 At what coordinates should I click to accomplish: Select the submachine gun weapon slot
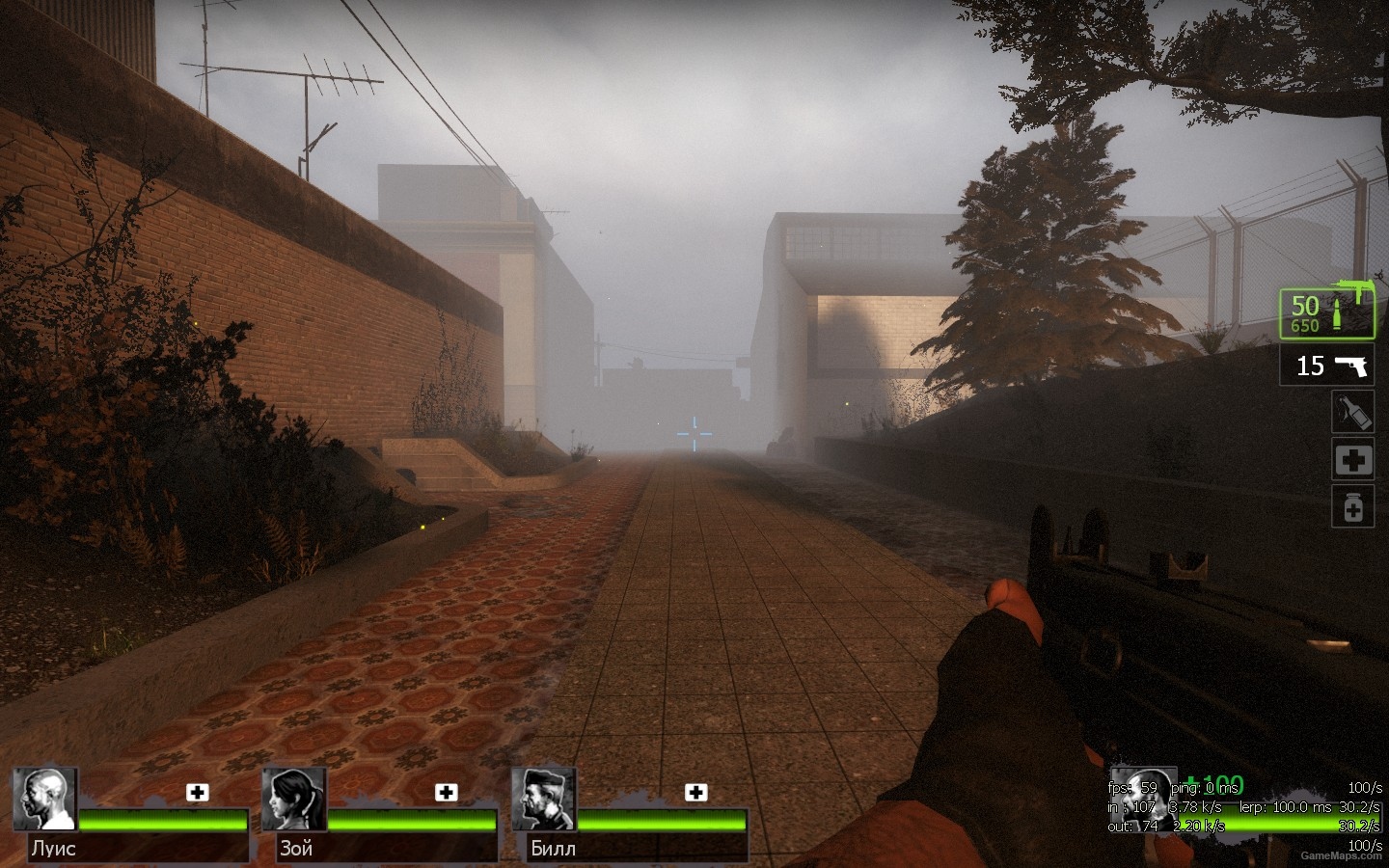(1326, 313)
